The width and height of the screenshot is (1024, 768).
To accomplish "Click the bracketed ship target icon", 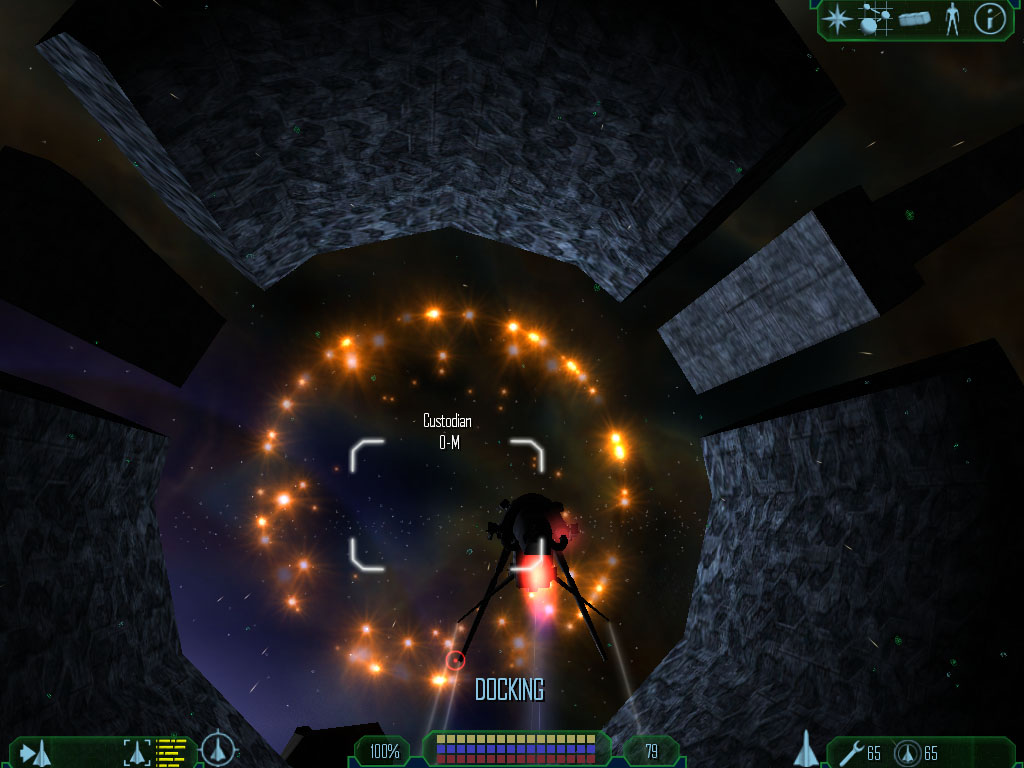I will [x=137, y=752].
